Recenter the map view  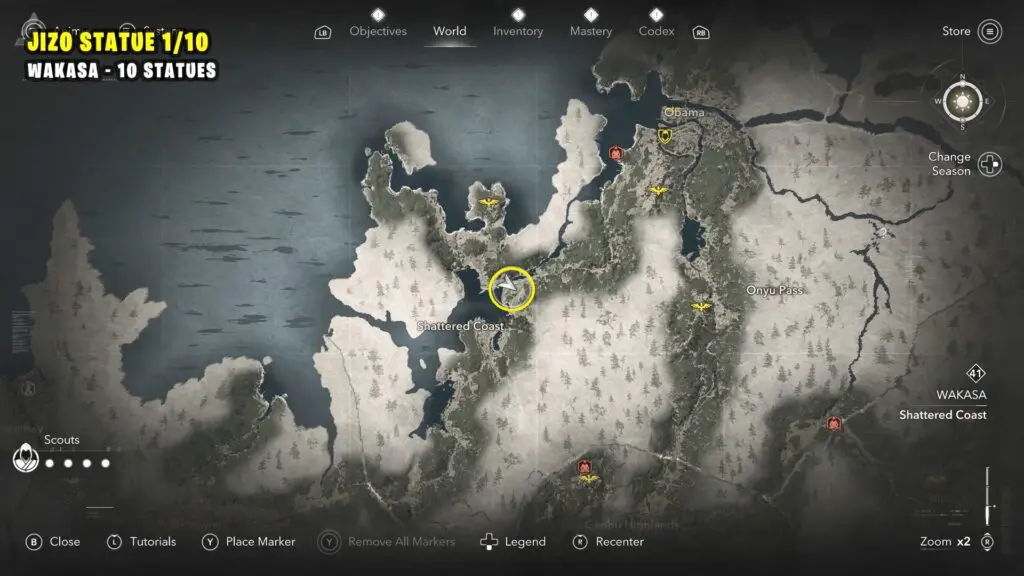coord(611,542)
